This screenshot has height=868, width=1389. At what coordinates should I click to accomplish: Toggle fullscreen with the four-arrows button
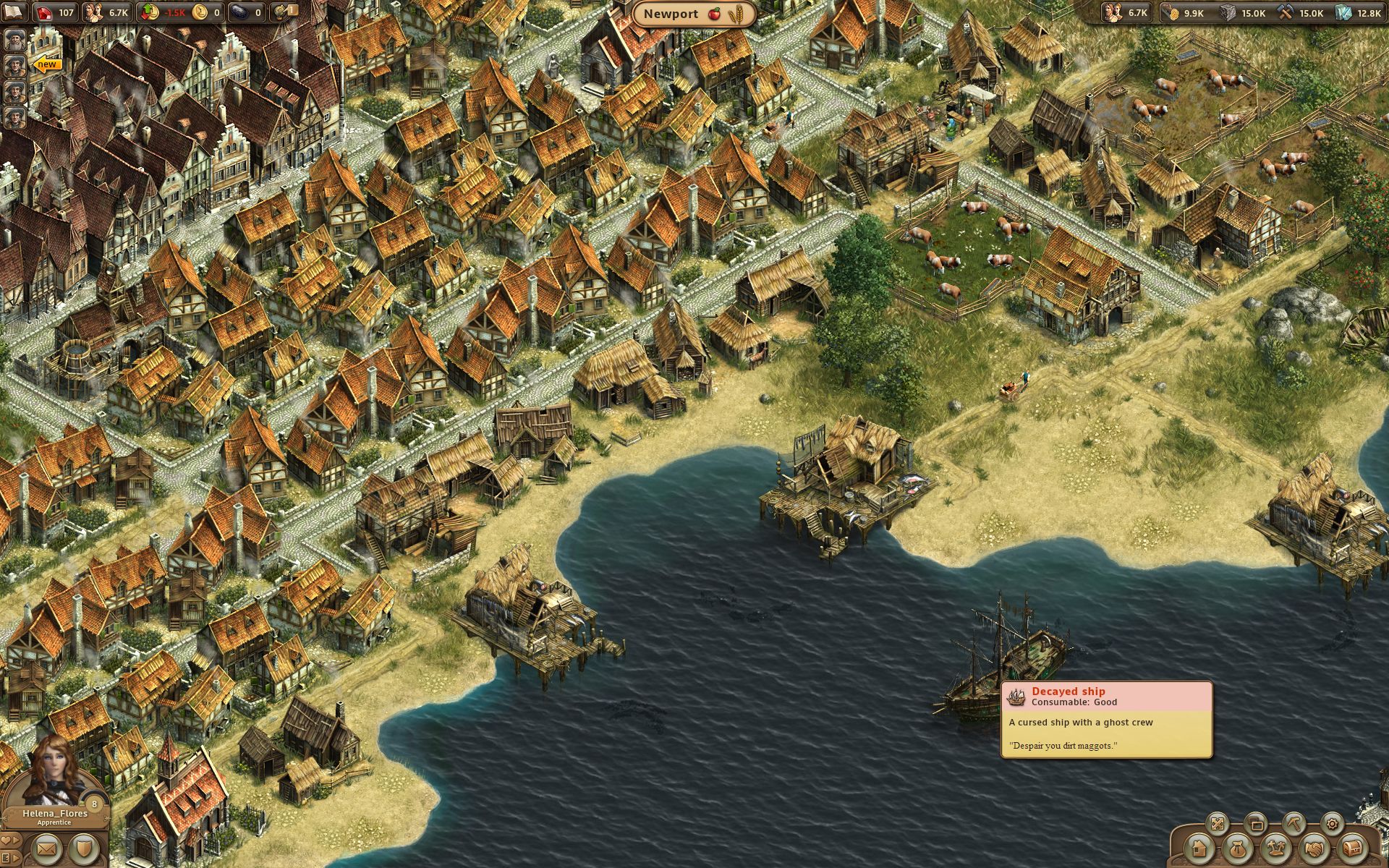click(1218, 824)
